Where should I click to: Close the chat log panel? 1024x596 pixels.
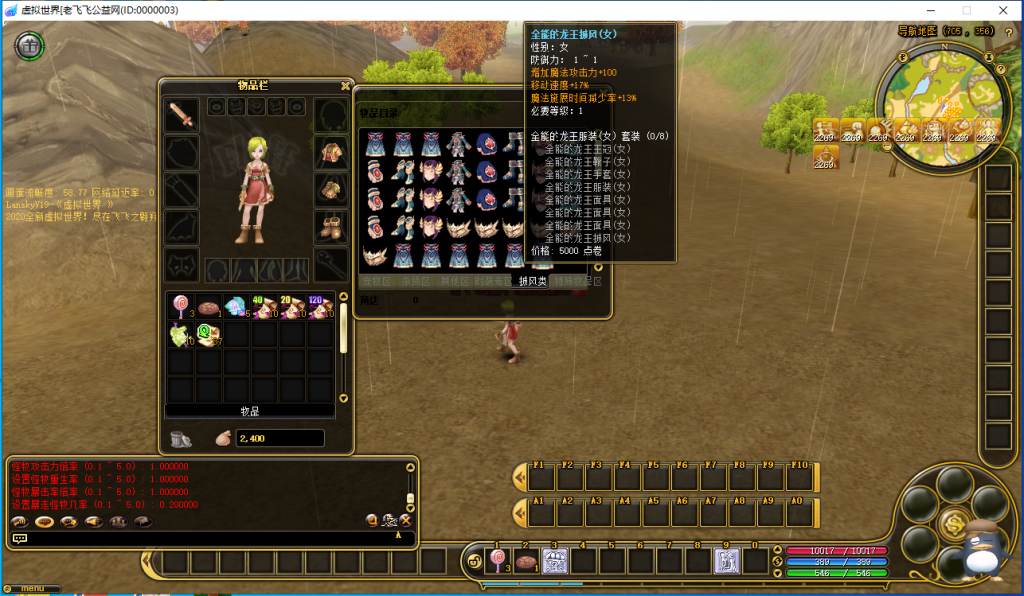coord(406,520)
